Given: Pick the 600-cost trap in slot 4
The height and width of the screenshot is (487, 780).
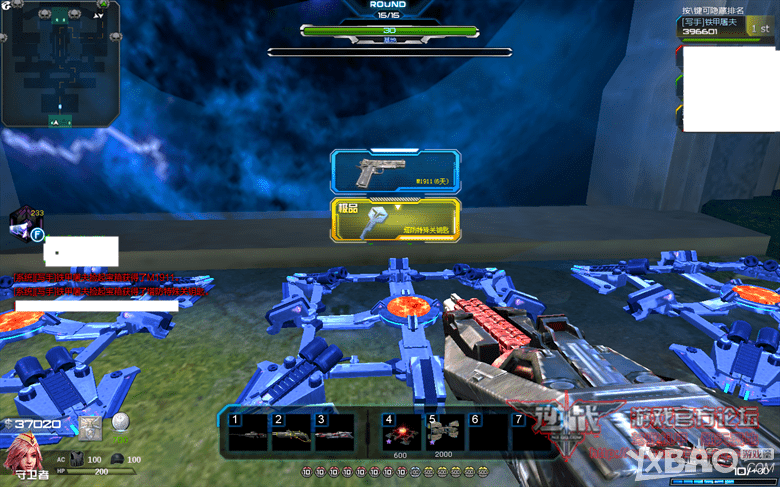Looking at the screenshot, I should (x=402, y=433).
